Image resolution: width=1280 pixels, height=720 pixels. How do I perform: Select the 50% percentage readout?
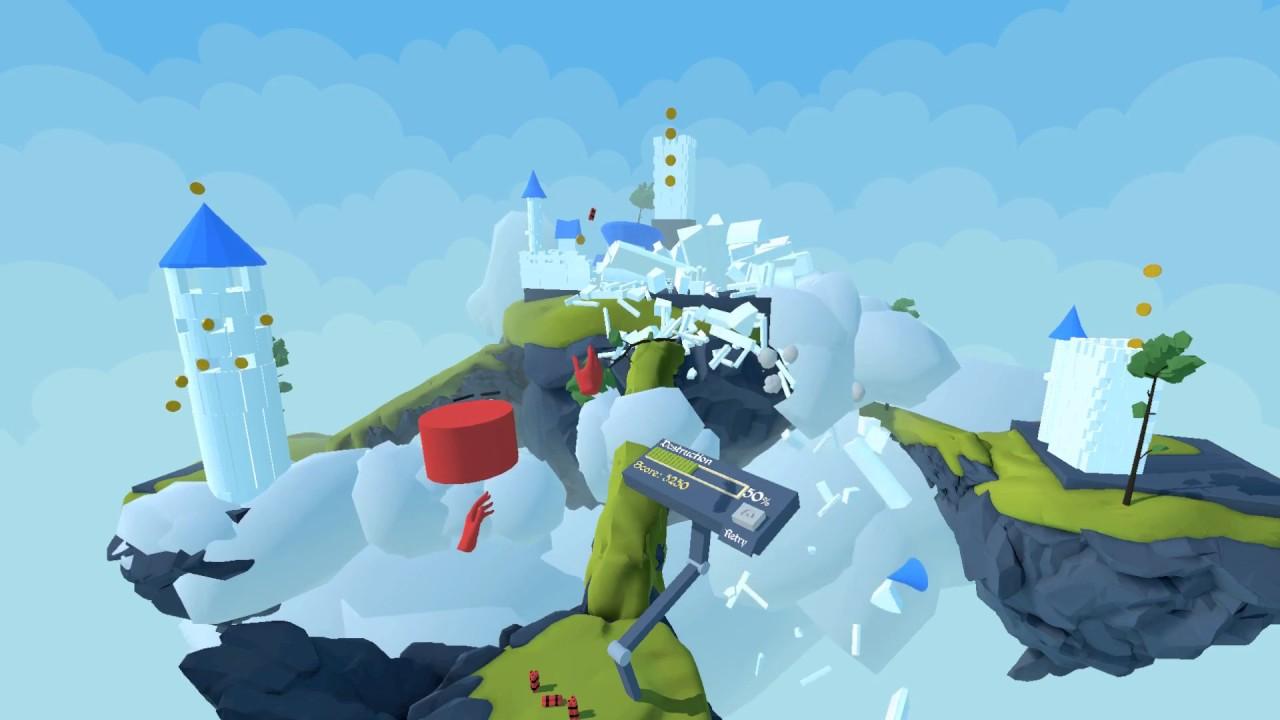(757, 495)
